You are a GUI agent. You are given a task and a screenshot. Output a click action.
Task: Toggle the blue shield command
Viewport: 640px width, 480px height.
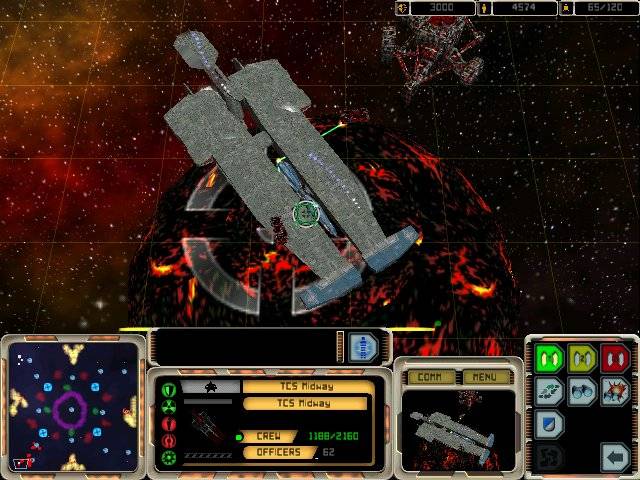tap(547, 425)
